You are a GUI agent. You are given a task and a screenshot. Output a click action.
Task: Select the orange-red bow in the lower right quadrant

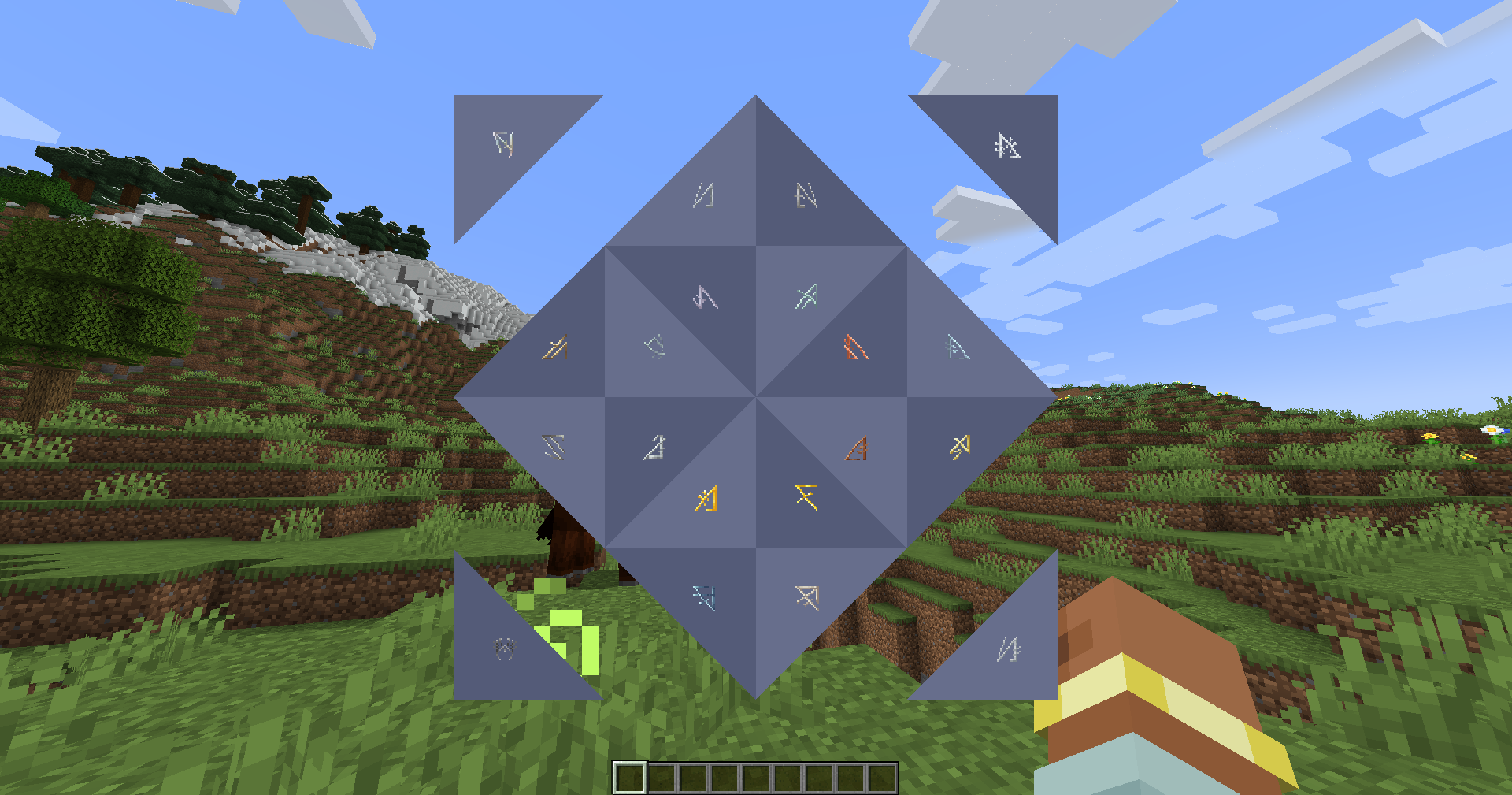click(x=856, y=449)
